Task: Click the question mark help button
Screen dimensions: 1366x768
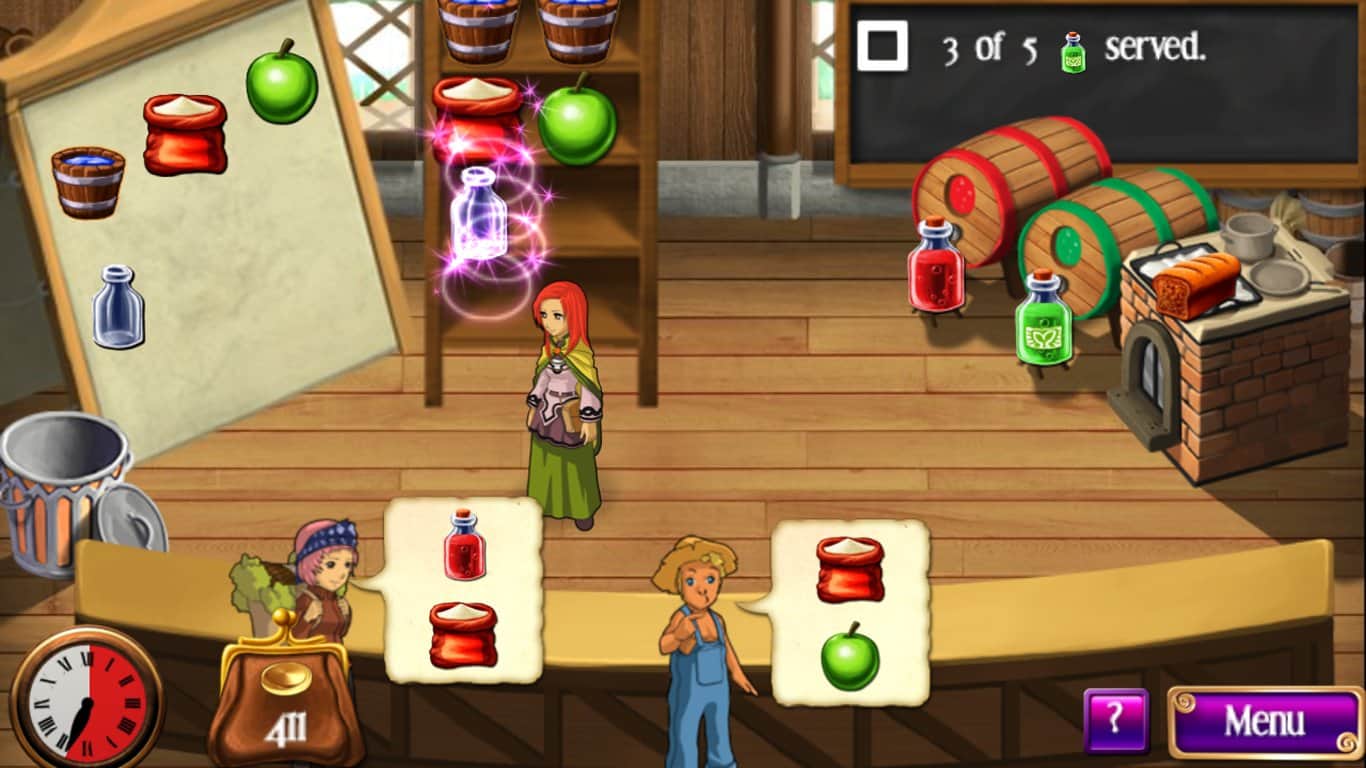Action: [x=1116, y=720]
